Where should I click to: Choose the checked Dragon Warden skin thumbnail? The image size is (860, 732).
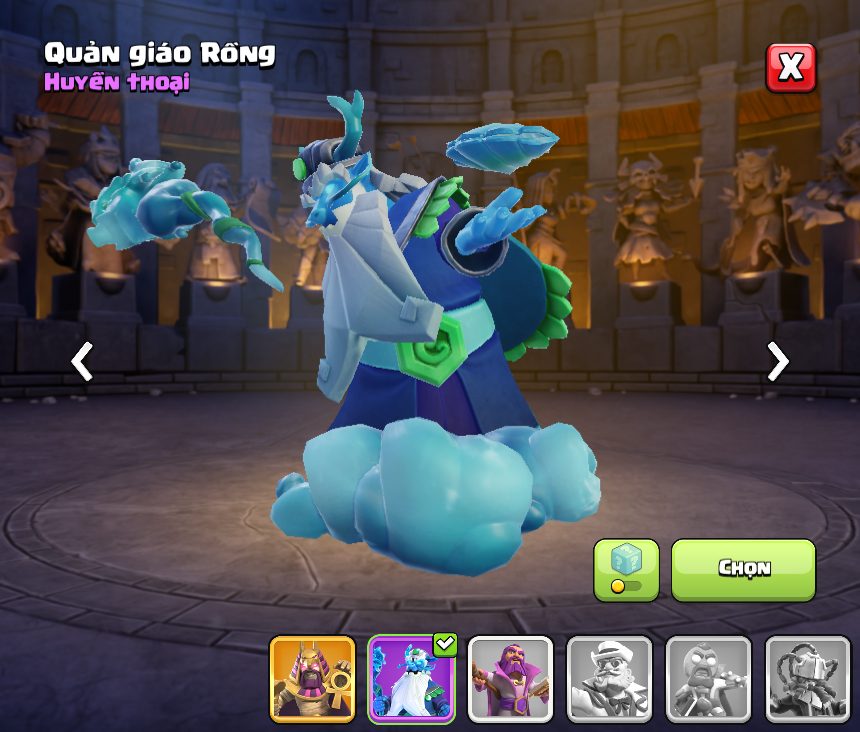(411, 679)
